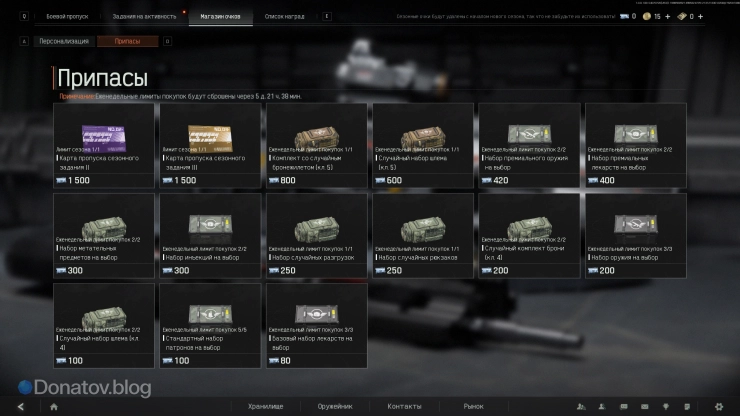
Task: Select the Персонализация category
Action: click(63, 41)
